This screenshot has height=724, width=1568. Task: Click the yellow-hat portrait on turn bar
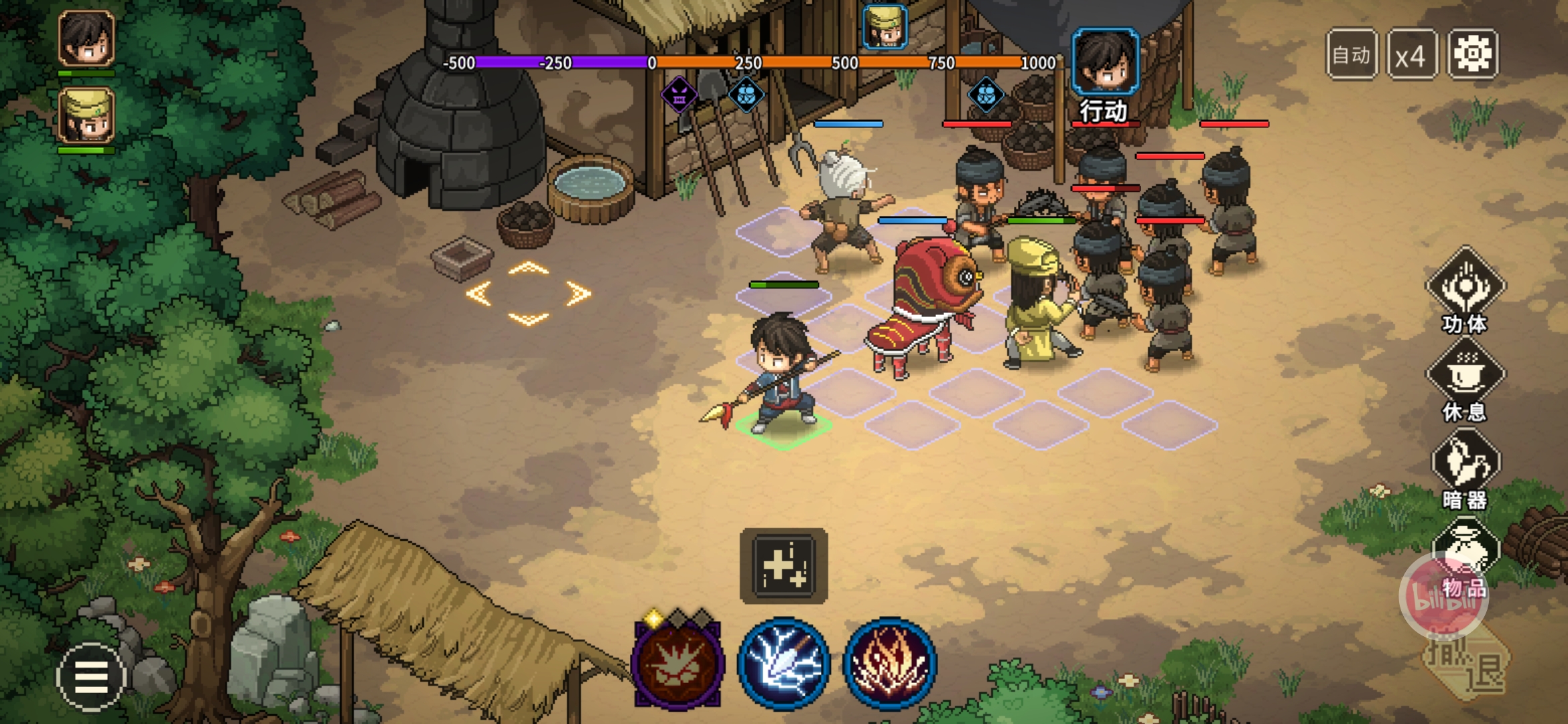[885, 27]
